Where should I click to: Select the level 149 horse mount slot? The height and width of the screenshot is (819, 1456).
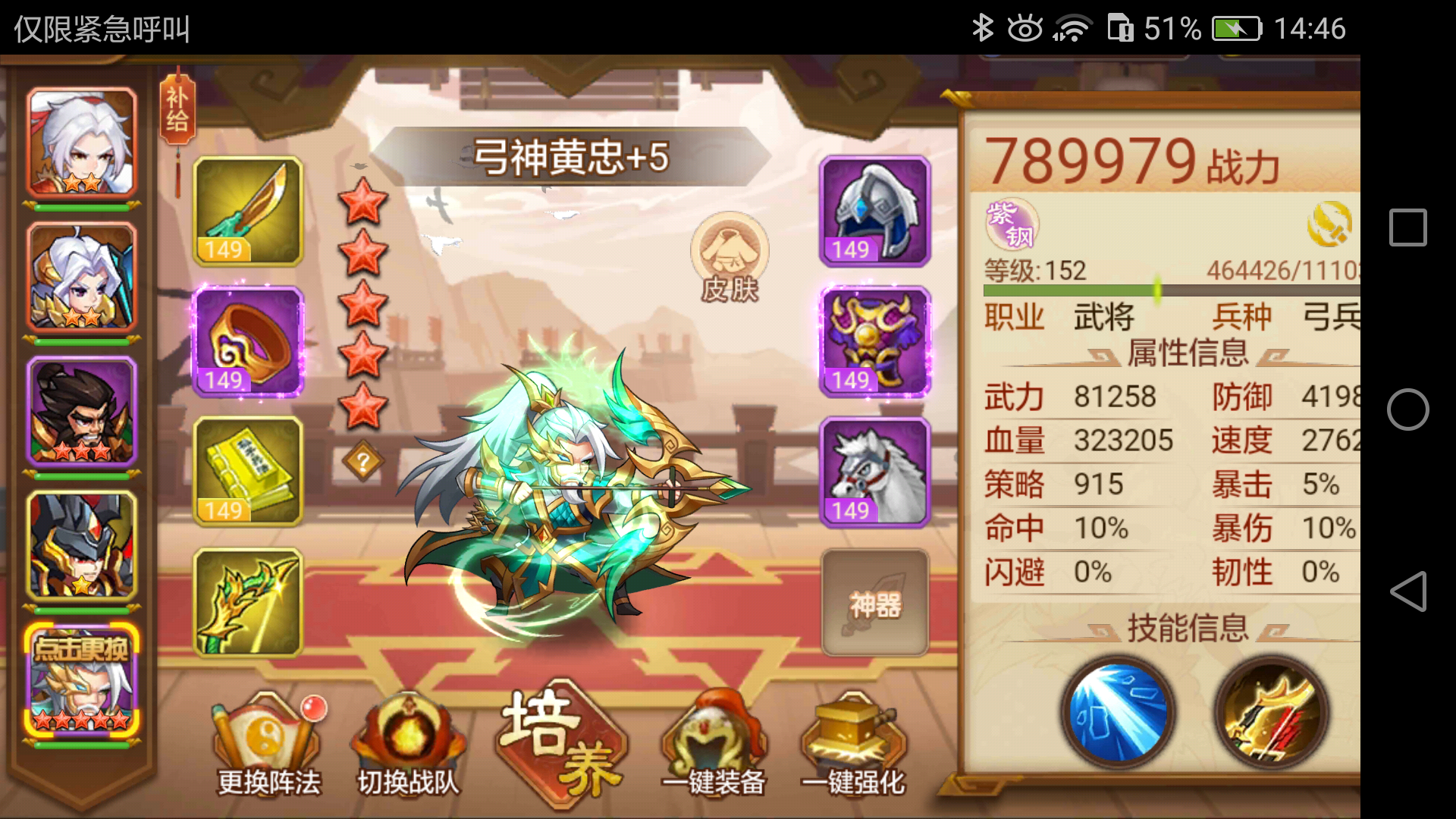pyautogui.click(x=874, y=472)
